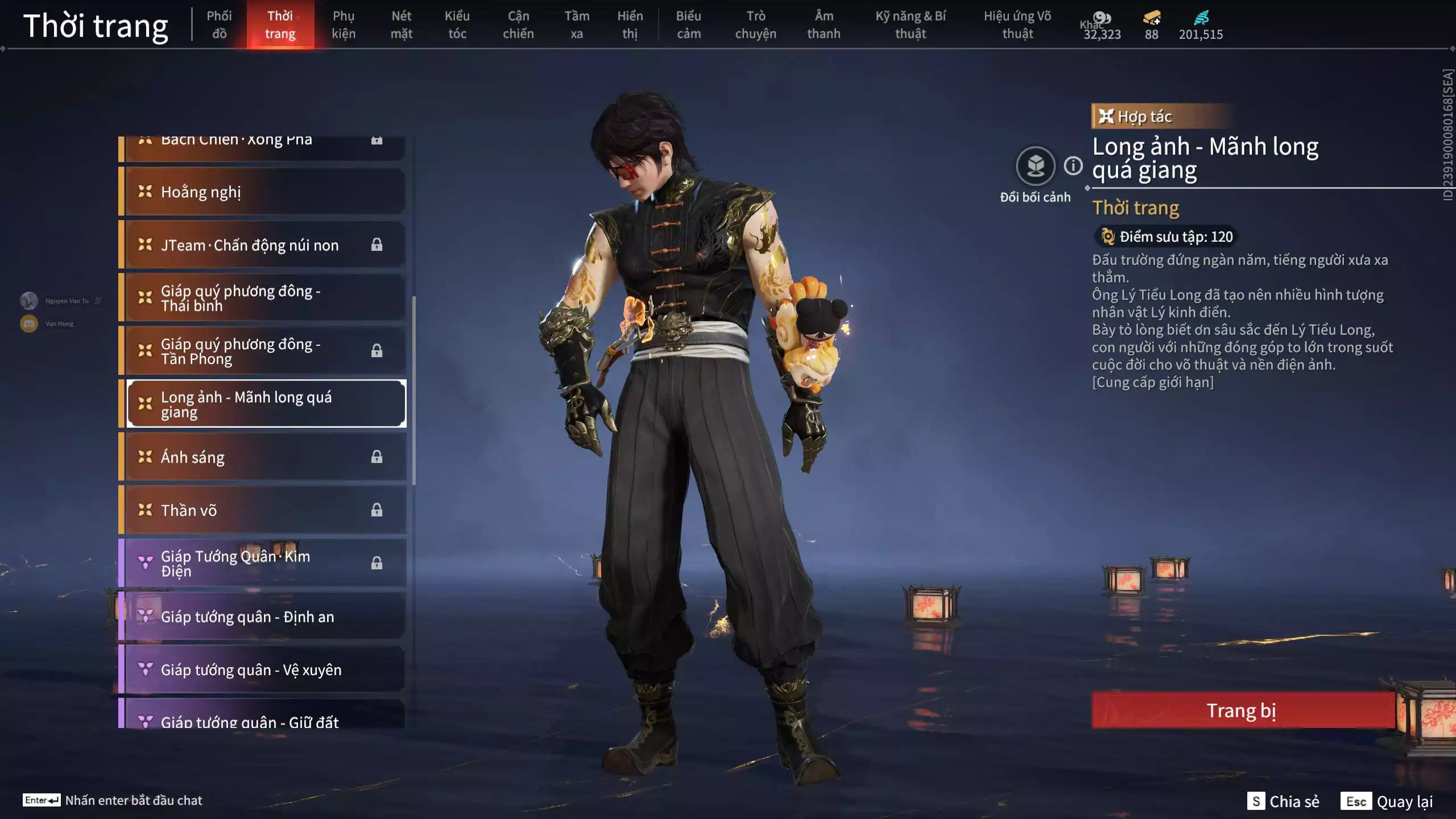Screen dimensions: 1456x819
Task: Switch to the 'Phụ kiện' tab
Action: click(x=344, y=24)
